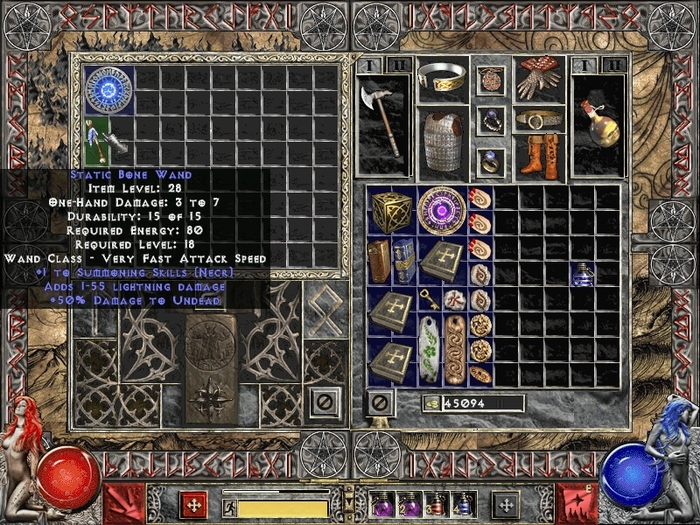
Task: Pick up the blue potion in inventory
Action: (582, 274)
